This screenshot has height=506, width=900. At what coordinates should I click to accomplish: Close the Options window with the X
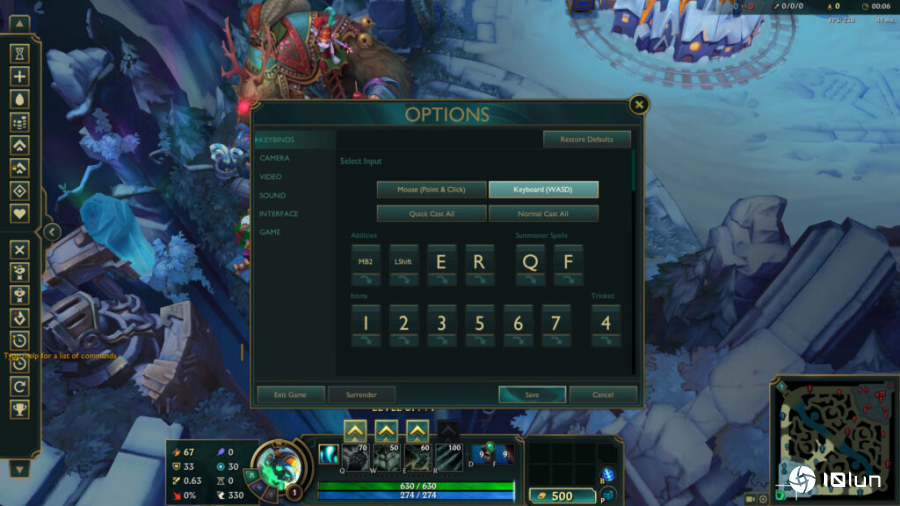coord(639,104)
